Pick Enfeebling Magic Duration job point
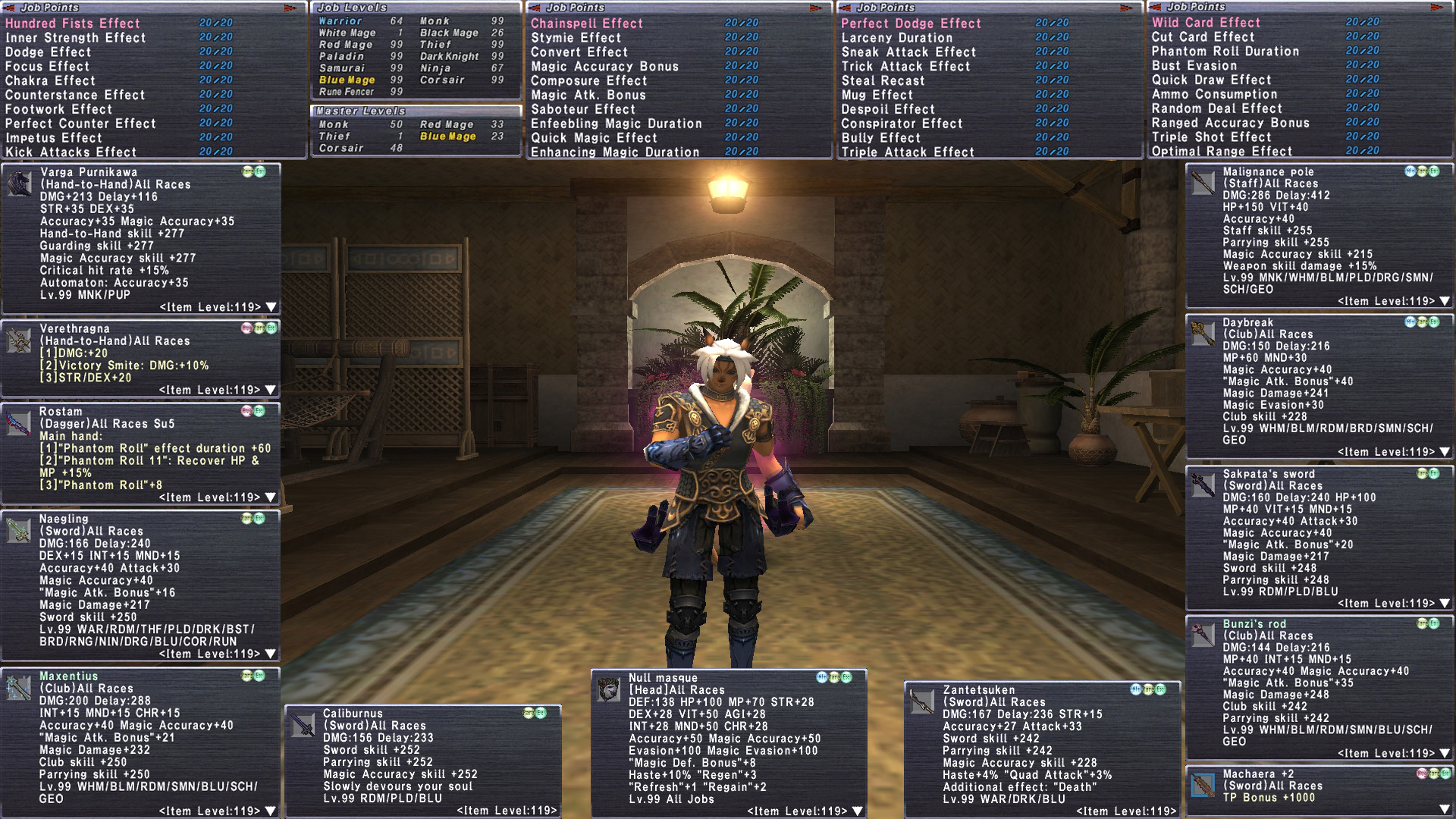1456x819 pixels. 616,124
